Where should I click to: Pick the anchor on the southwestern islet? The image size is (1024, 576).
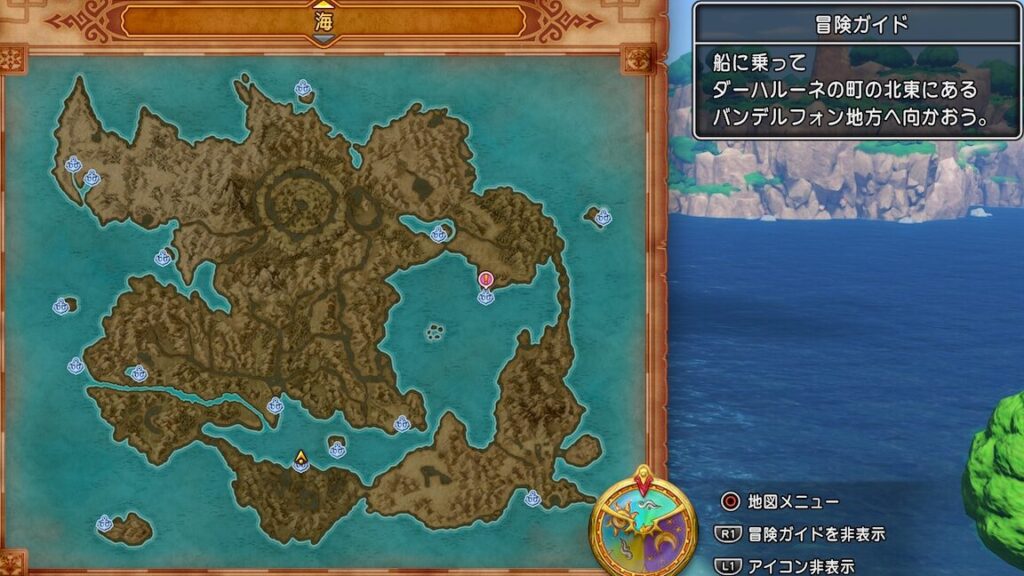[104, 523]
